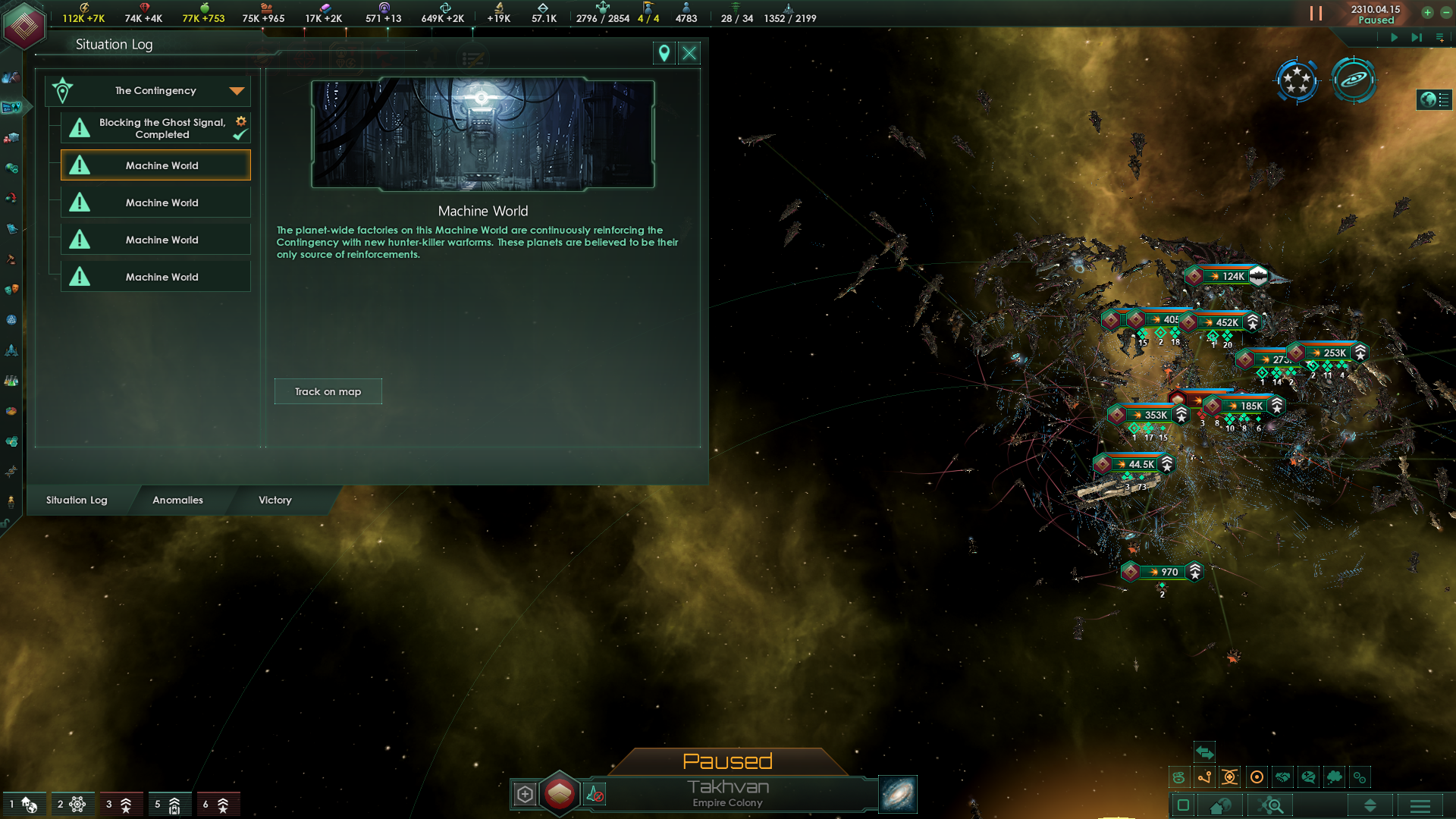Collapse The Contingency crisis dropdown
1456x819 pixels.
coord(237,90)
